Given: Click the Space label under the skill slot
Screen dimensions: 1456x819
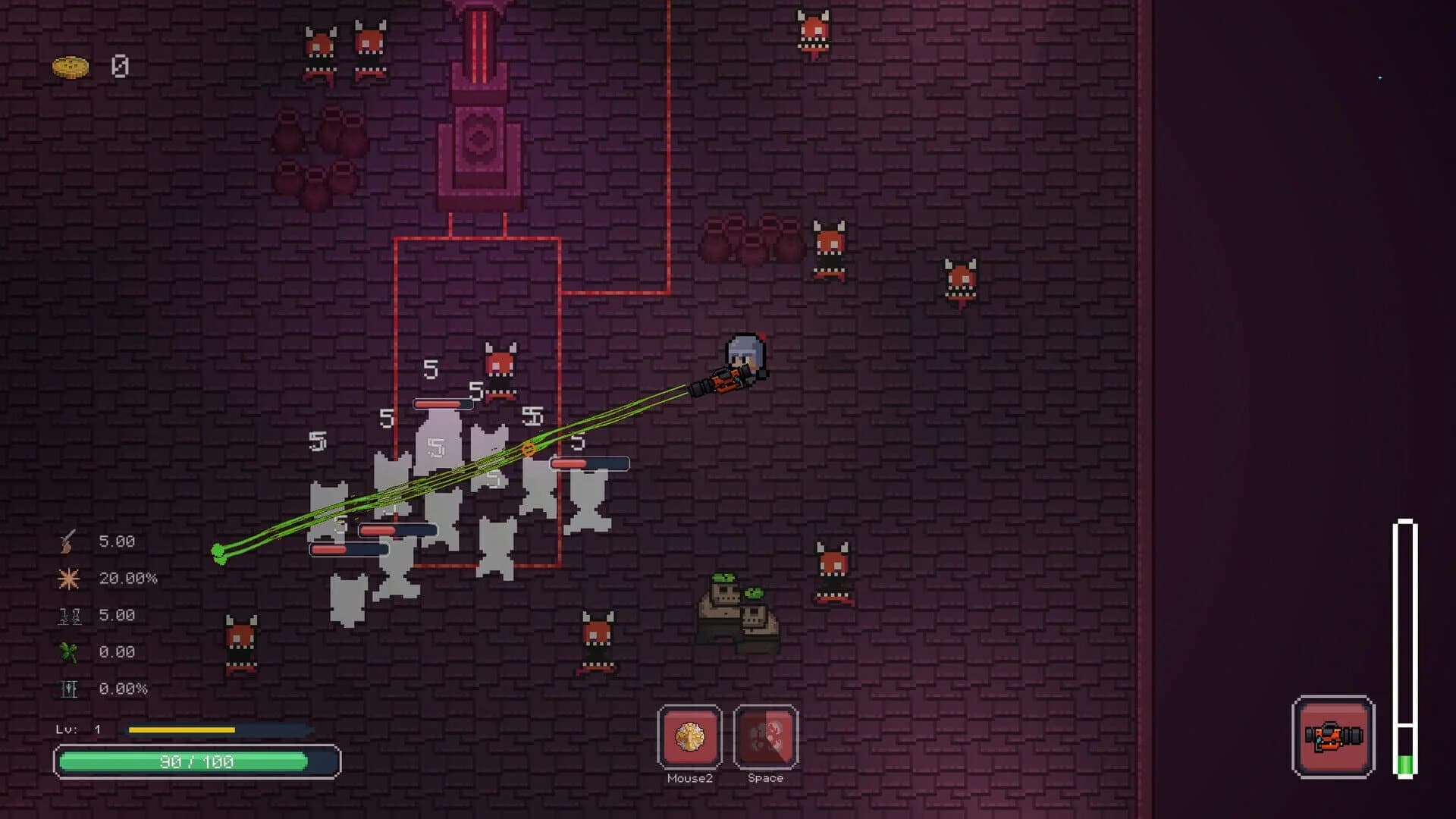Looking at the screenshot, I should (x=766, y=777).
